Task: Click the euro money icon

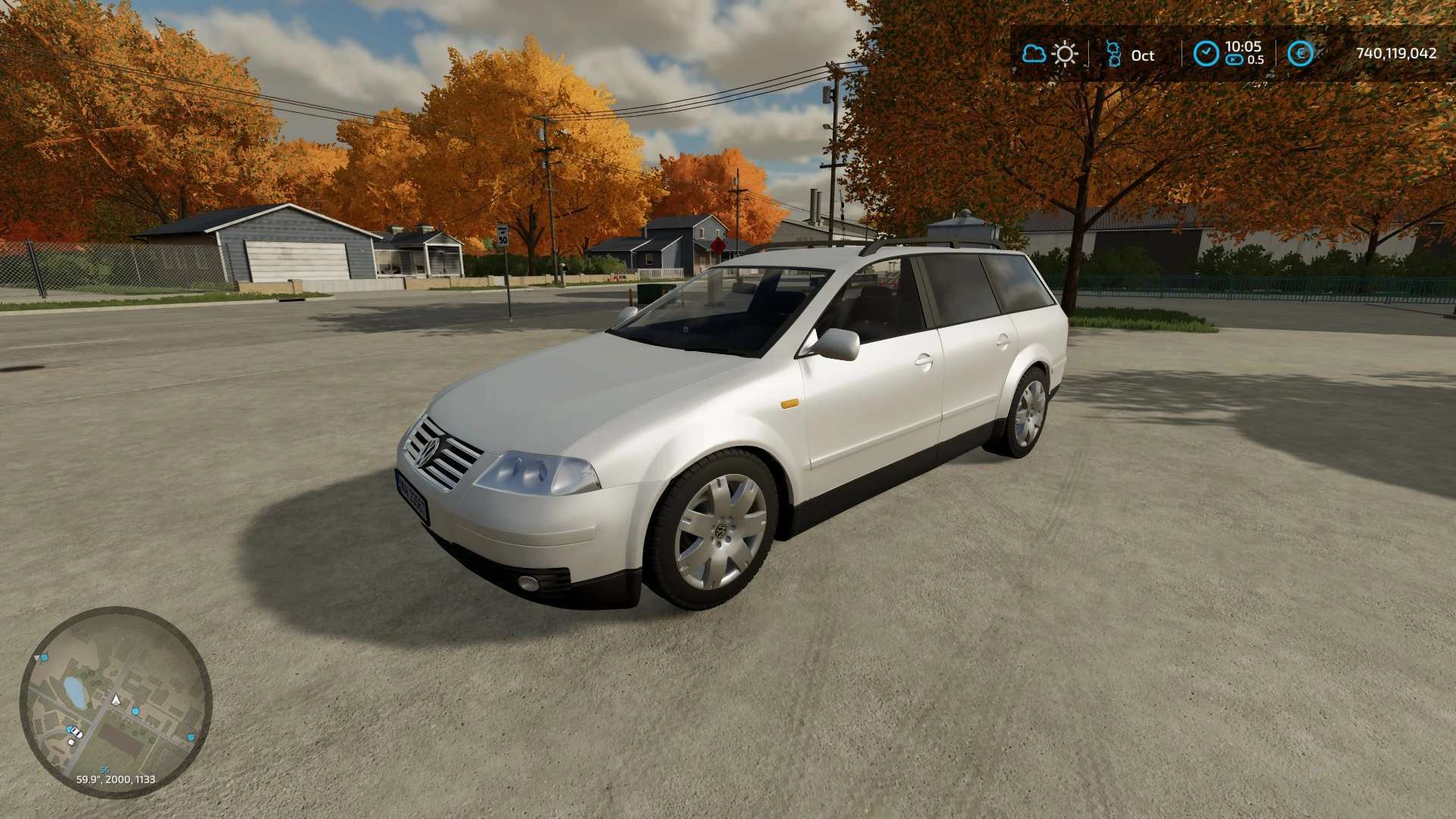Action: pyautogui.click(x=1300, y=54)
